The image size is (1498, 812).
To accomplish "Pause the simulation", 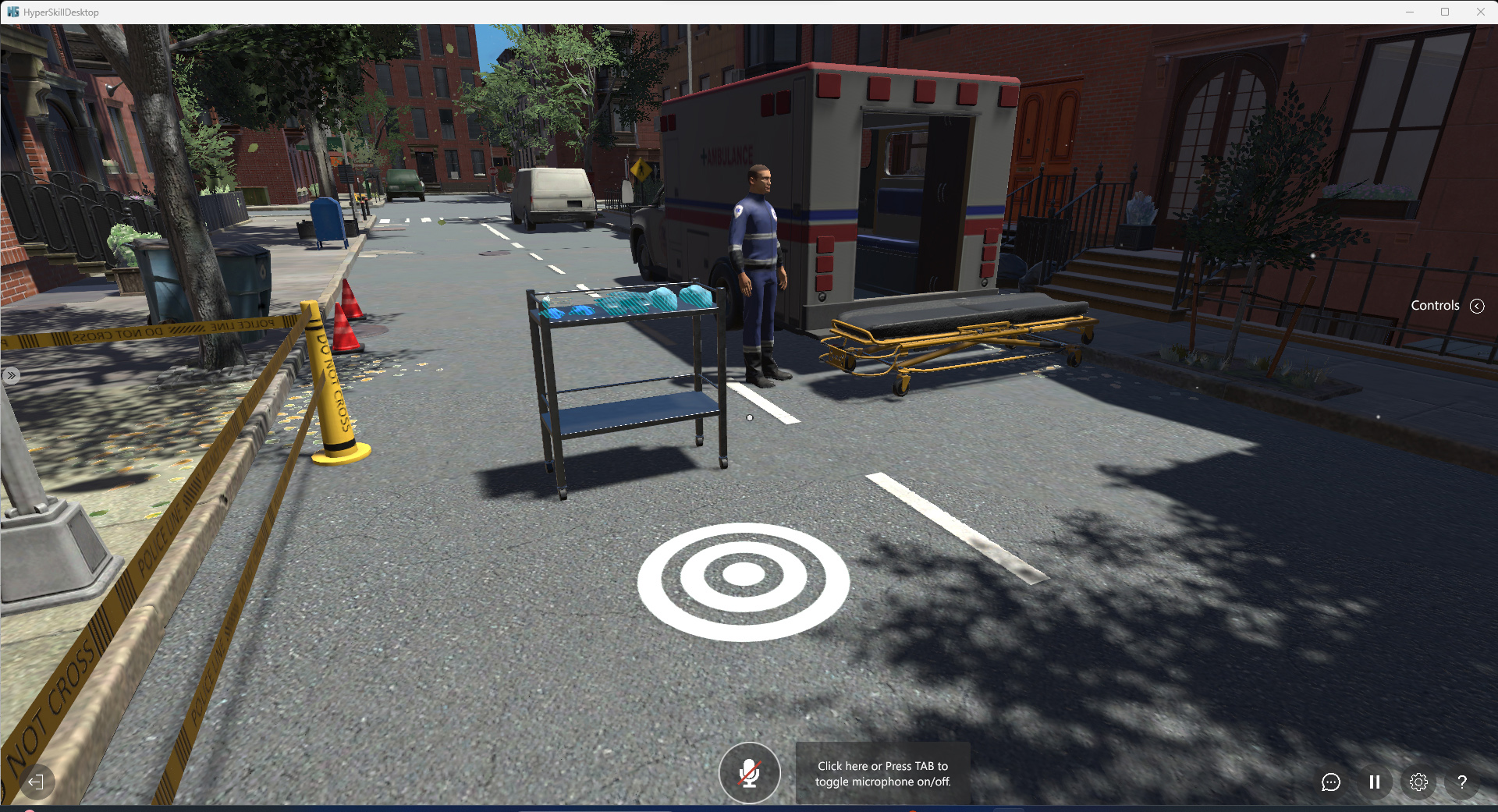I will (1375, 782).
